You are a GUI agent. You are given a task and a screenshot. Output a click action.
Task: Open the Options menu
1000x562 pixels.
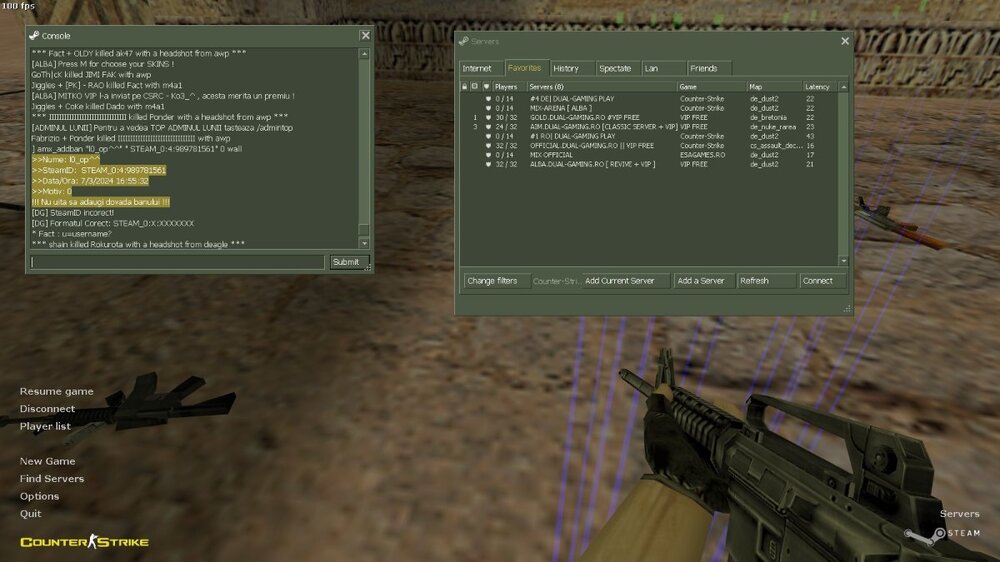(x=39, y=496)
